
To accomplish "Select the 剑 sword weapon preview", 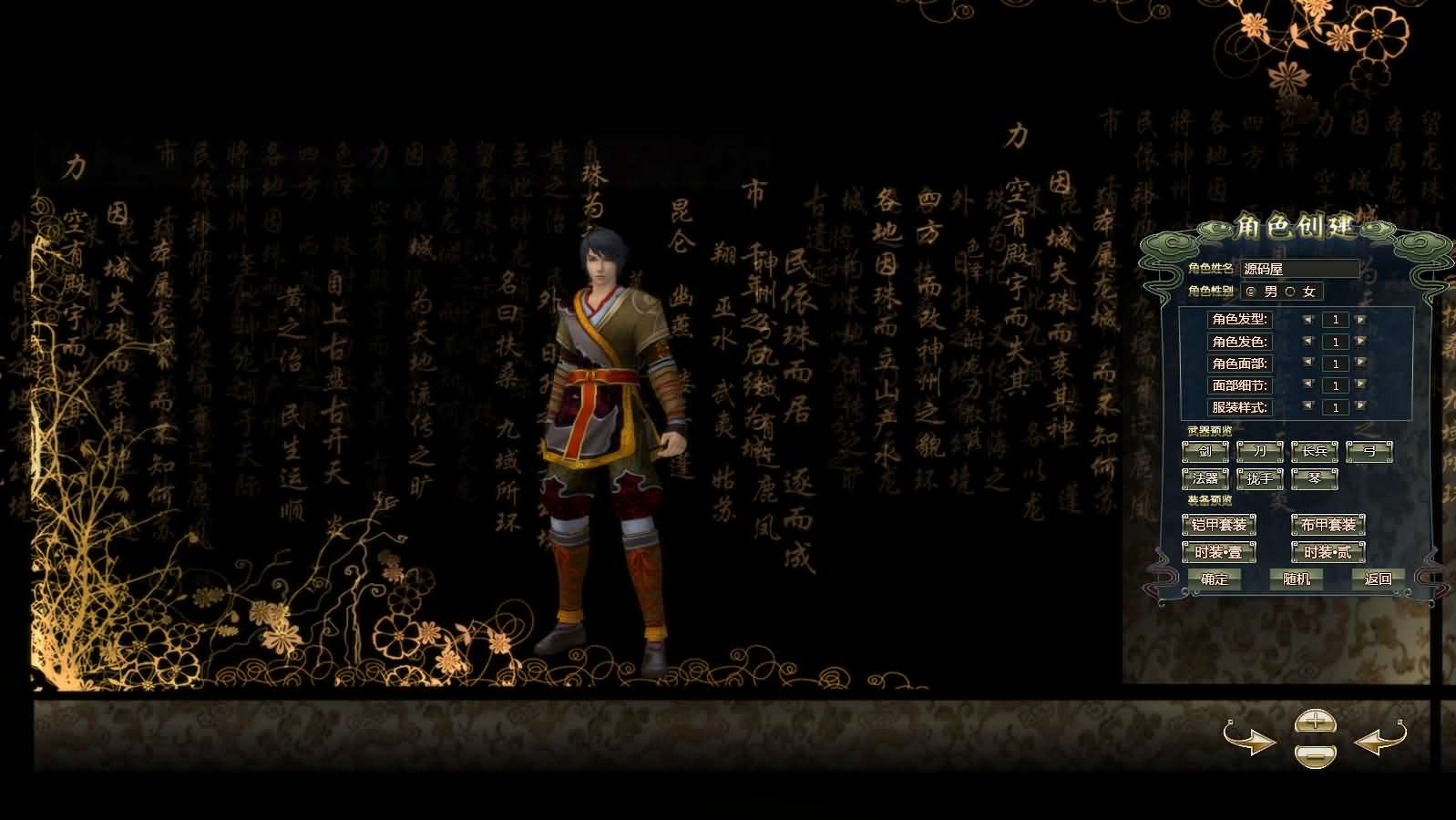I will point(1205,451).
